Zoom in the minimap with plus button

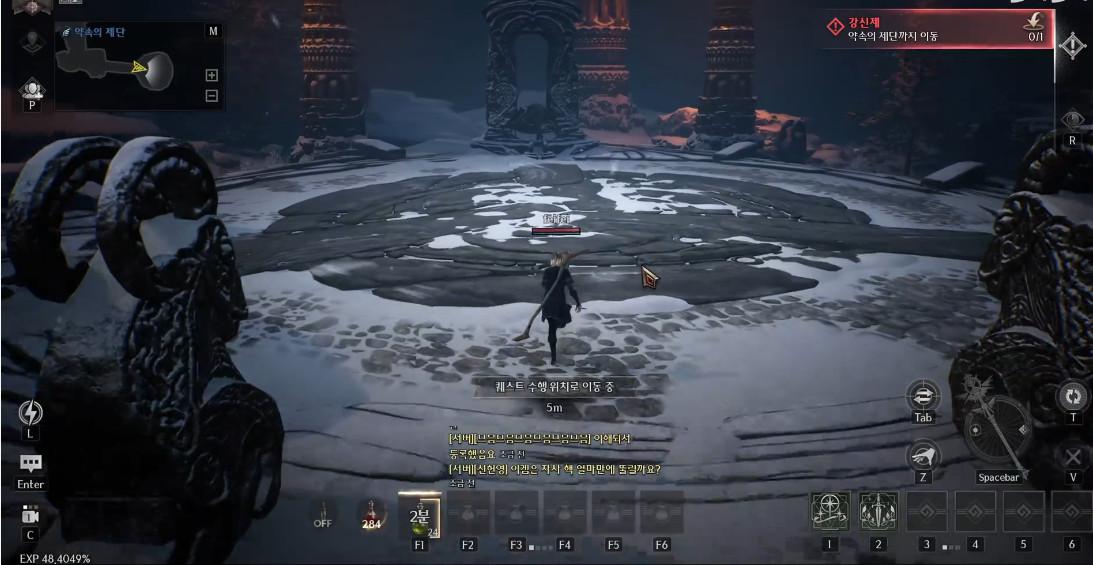(211, 75)
